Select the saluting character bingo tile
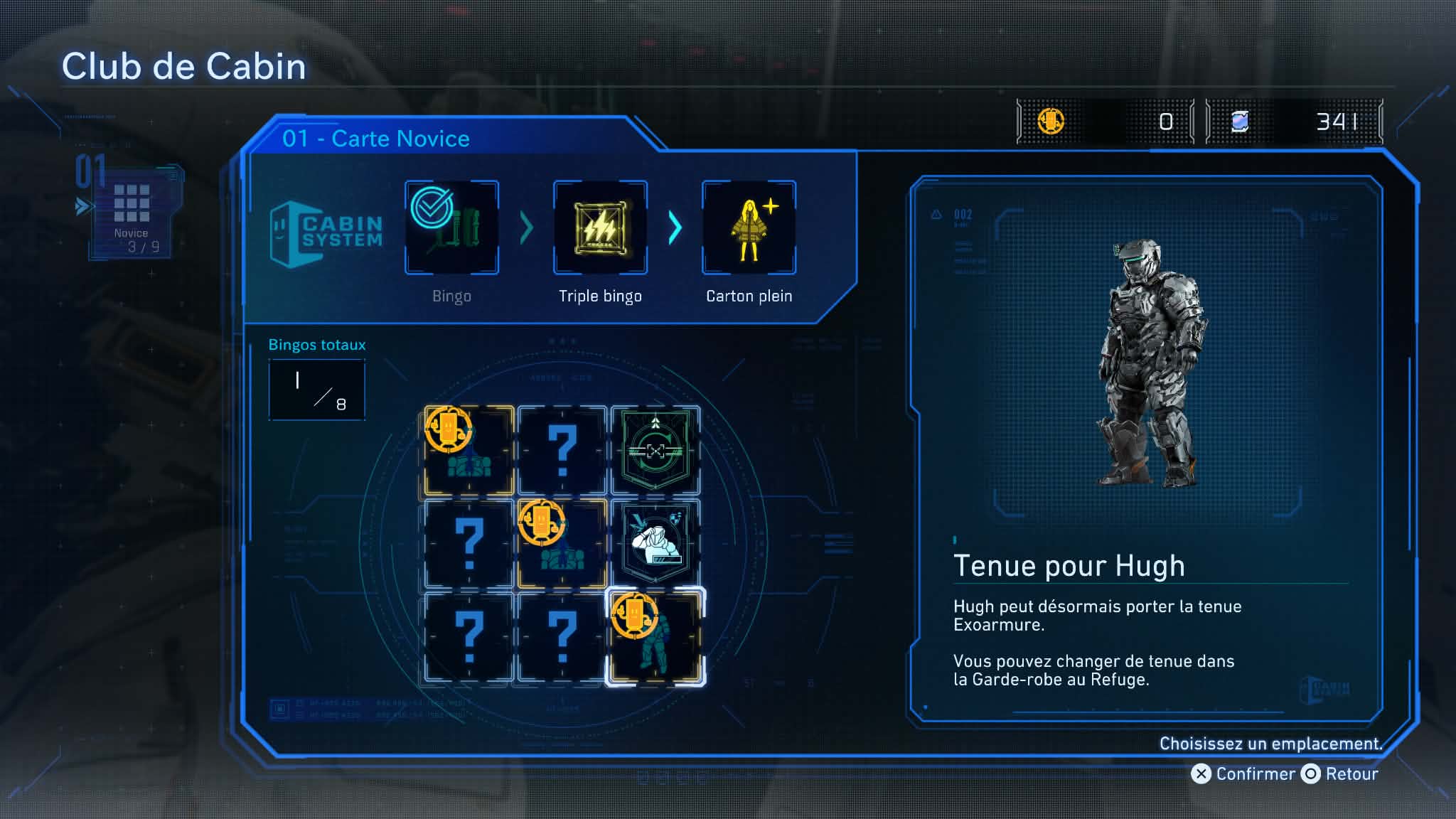 (655, 544)
